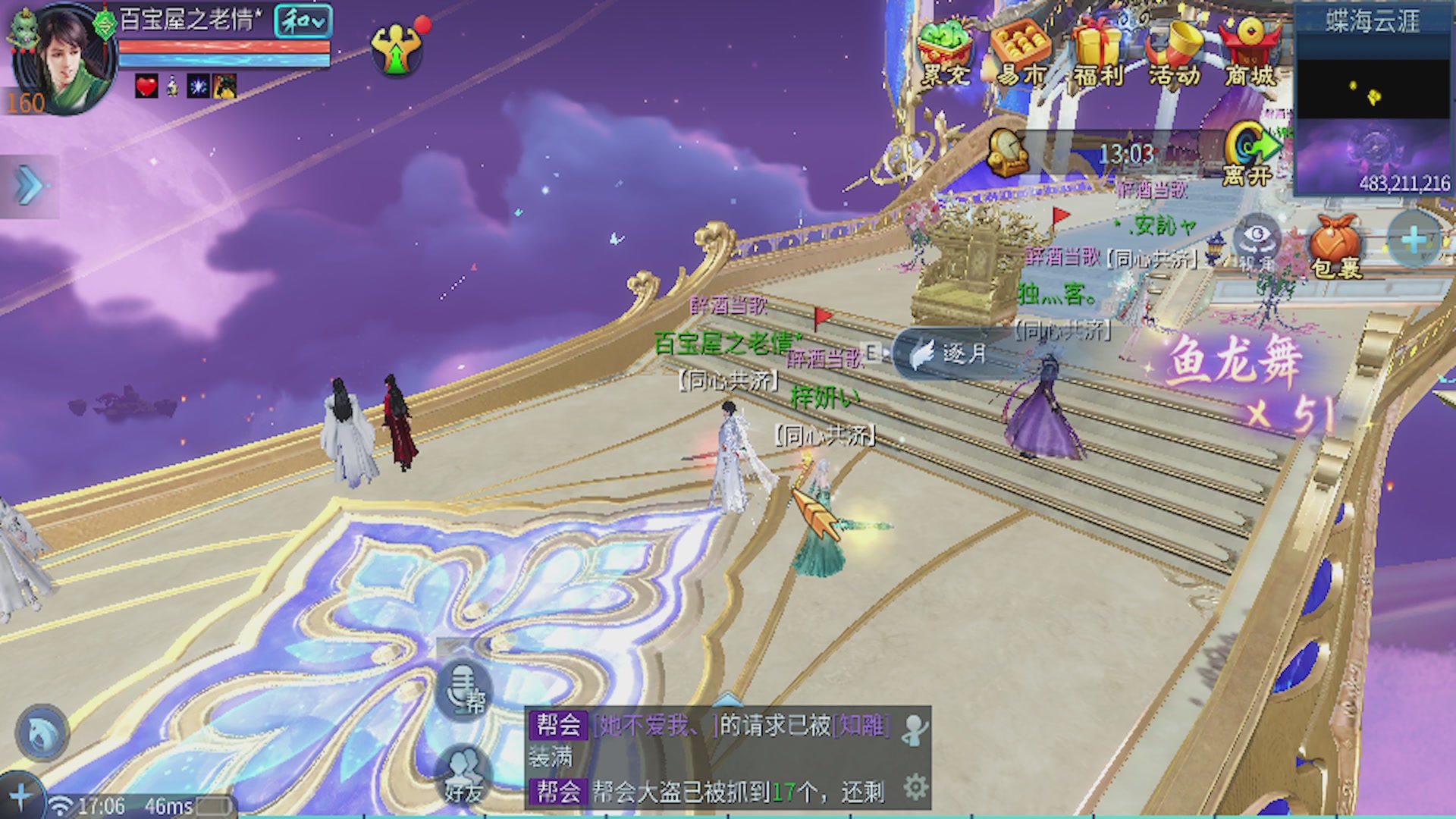Open the 帮会 guild chat box
This screenshot has height=819, width=1456.
pos(713,757)
